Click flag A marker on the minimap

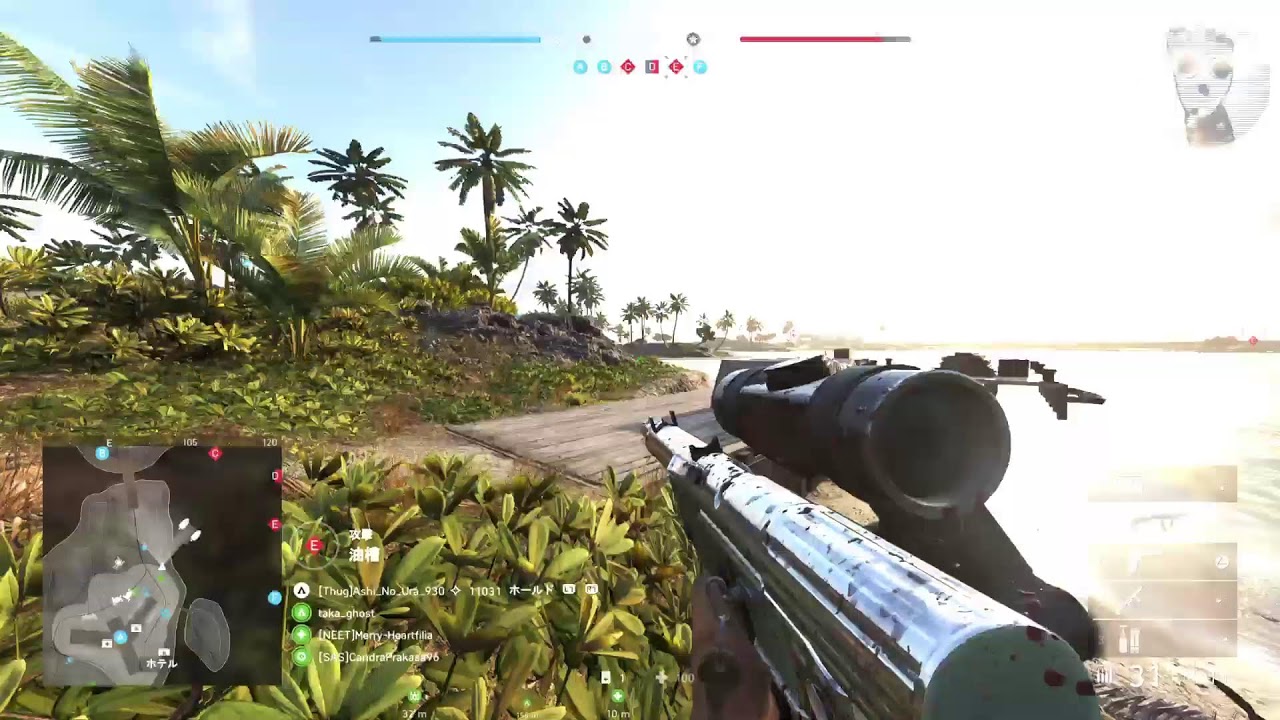pyautogui.click(x=120, y=637)
